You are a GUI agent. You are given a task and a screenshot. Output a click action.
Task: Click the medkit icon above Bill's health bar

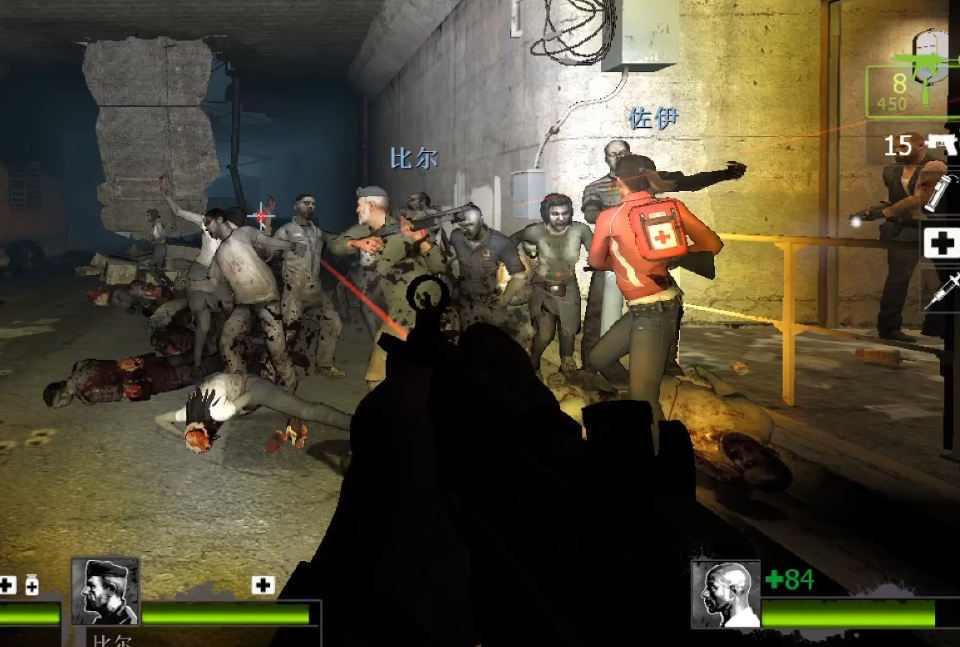point(263,585)
